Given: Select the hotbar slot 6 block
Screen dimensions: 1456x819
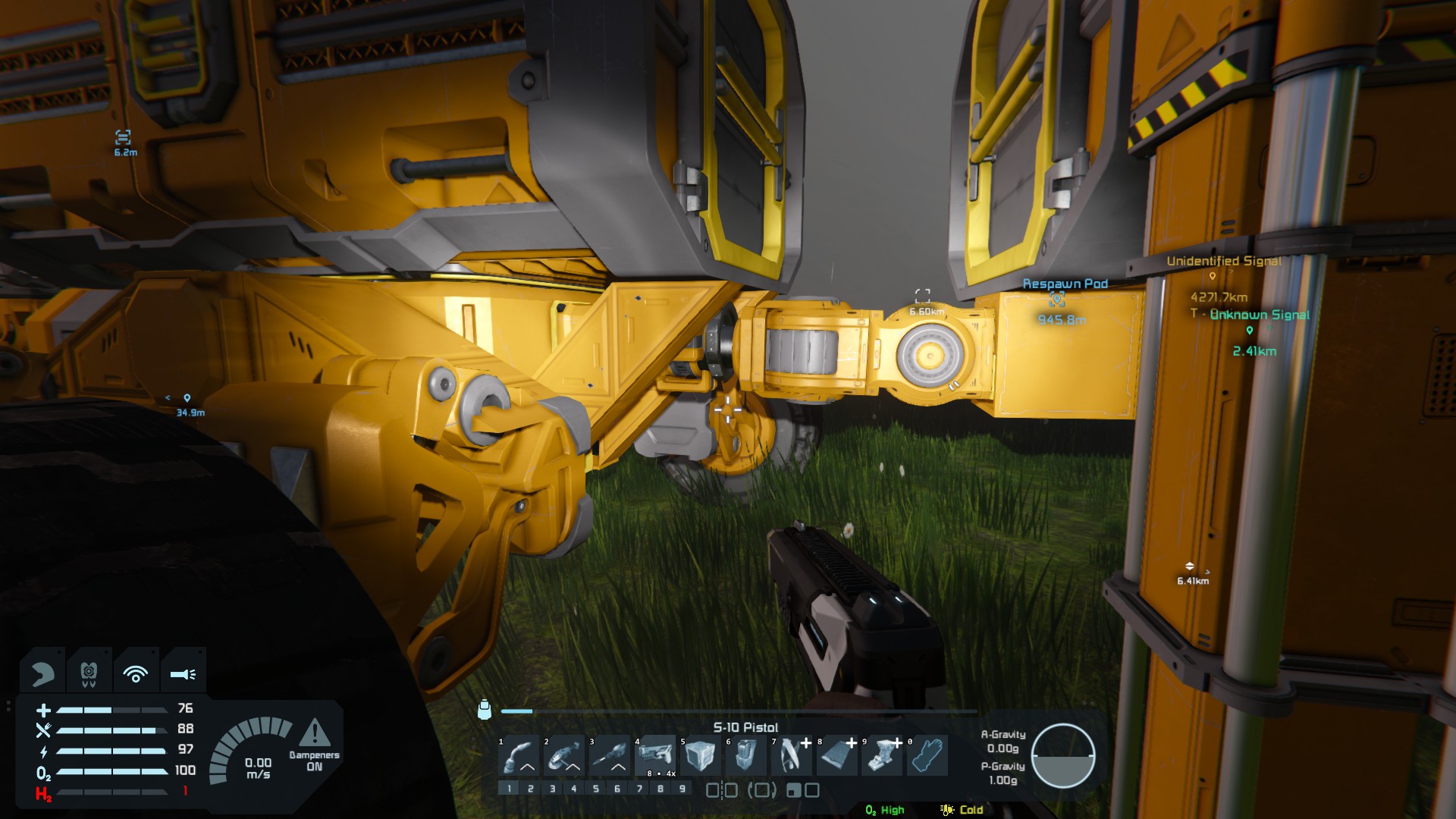Looking at the screenshot, I should pyautogui.click(x=745, y=755).
